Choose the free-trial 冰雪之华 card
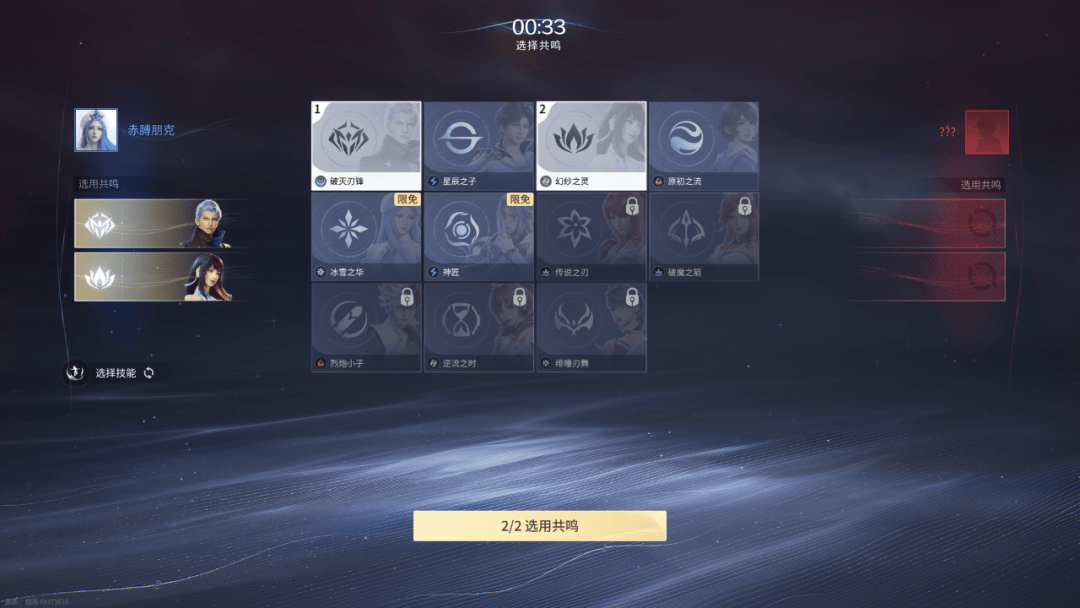The height and width of the screenshot is (608, 1080). [x=366, y=236]
